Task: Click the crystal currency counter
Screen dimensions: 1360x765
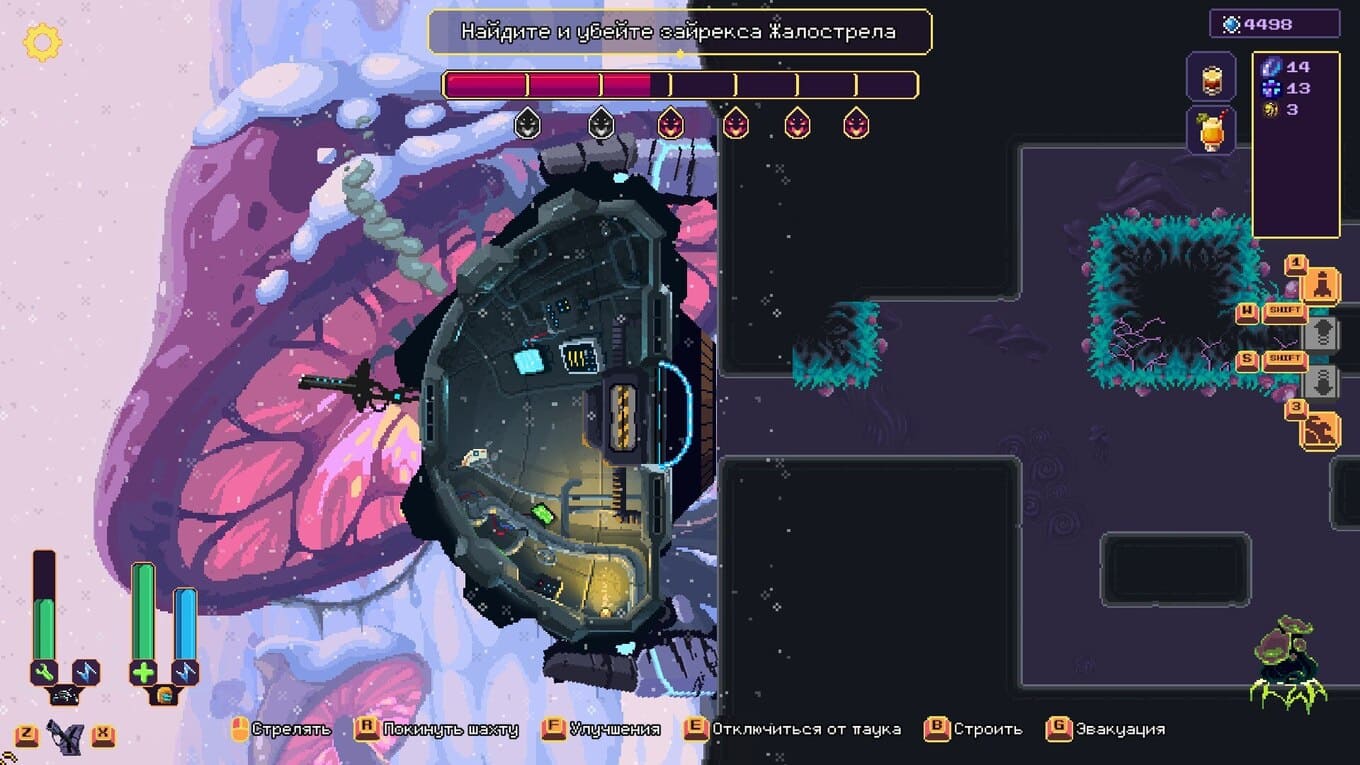Action: click(x=1274, y=24)
